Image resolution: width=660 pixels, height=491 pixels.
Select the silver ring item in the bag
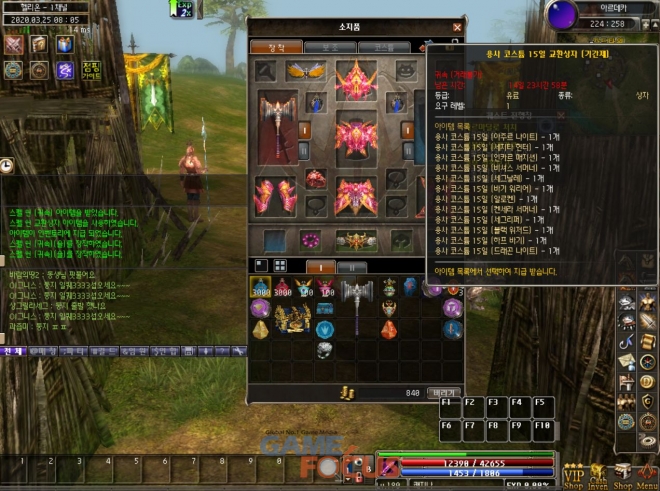click(x=324, y=349)
